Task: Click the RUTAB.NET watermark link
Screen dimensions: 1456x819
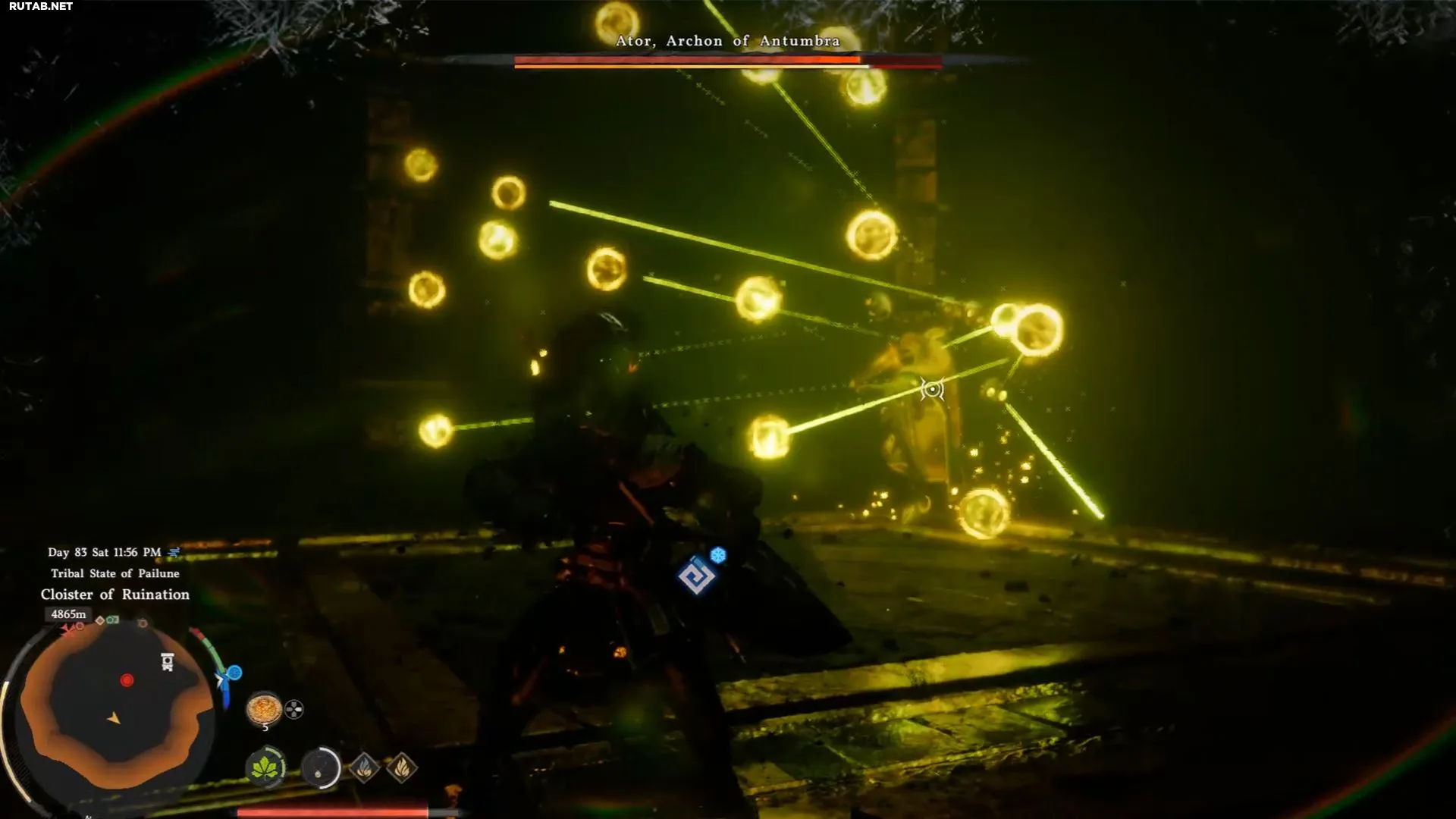Action: (41, 6)
